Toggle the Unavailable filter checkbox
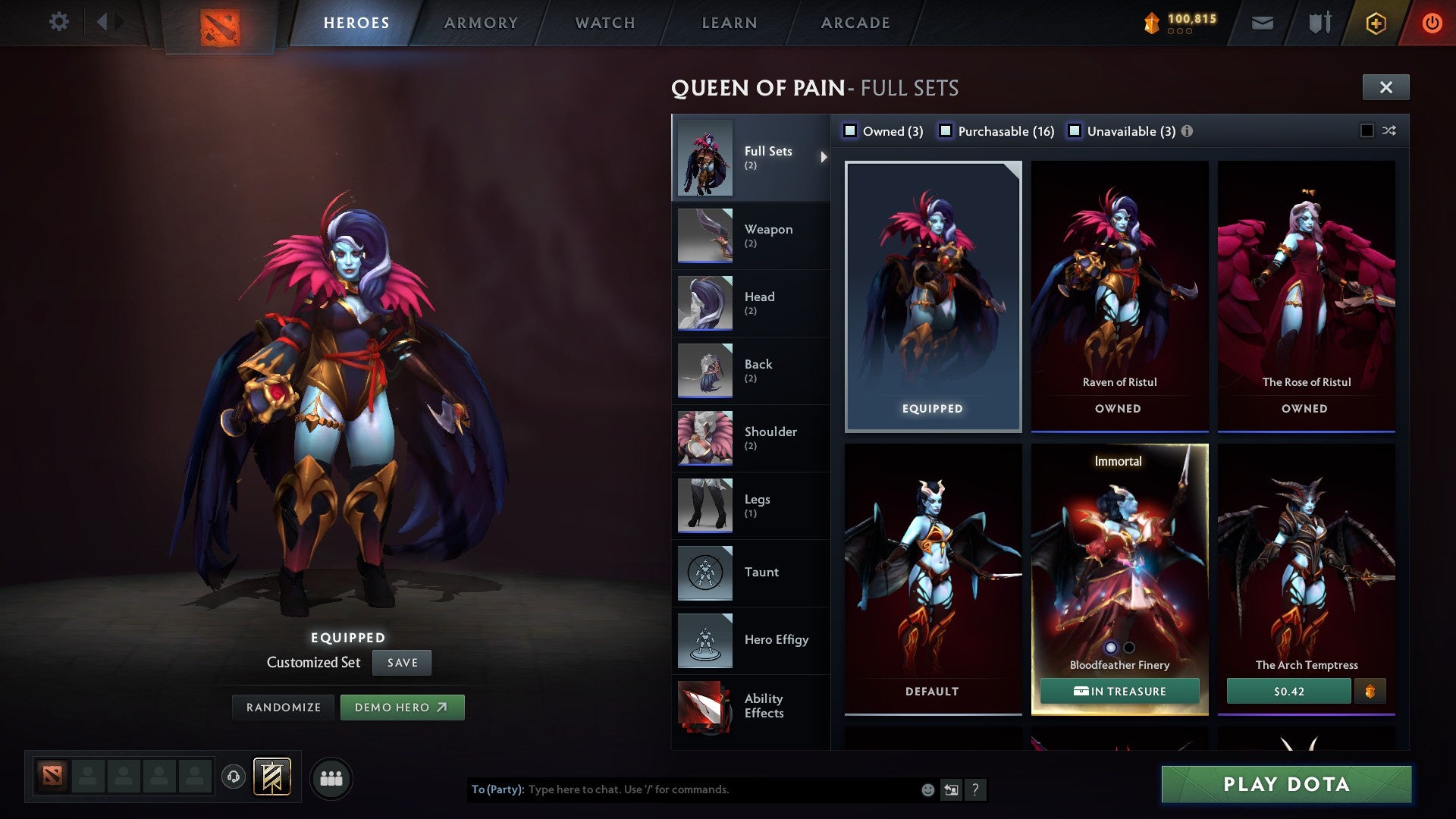 (x=1075, y=131)
